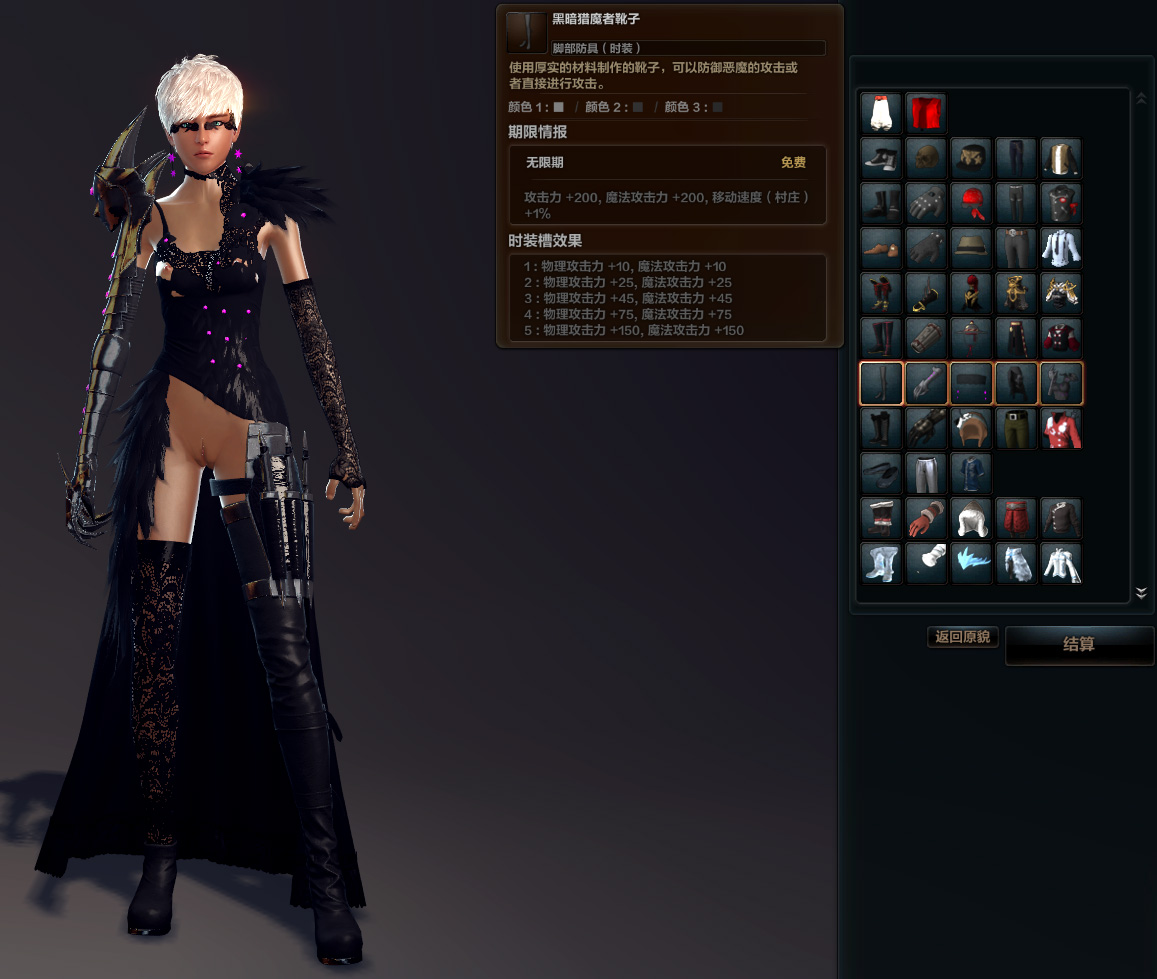Select the white trousers item
Screen dimensions: 1157x979
click(x=926, y=474)
